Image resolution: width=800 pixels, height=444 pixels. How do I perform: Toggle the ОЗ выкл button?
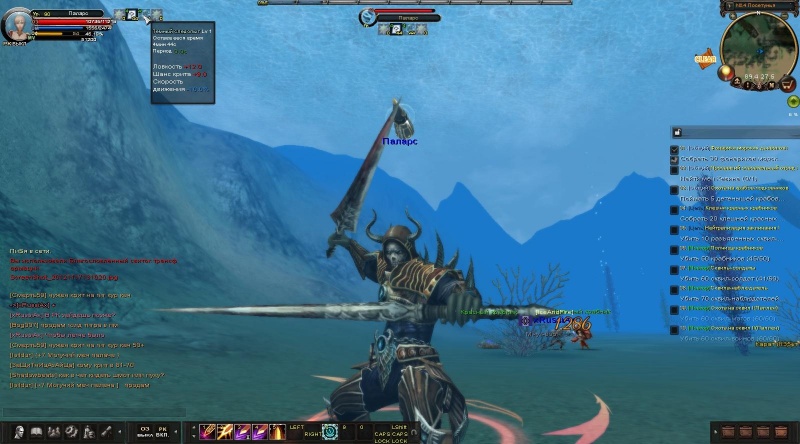click(x=146, y=431)
